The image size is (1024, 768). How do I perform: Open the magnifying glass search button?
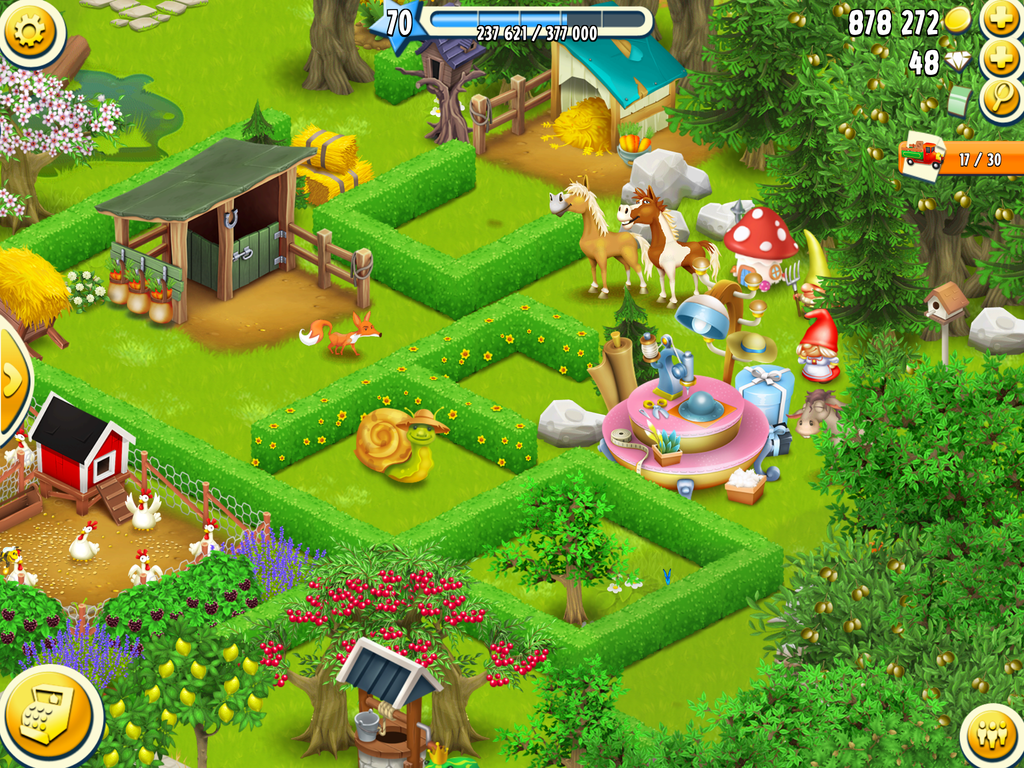coord(1000,99)
